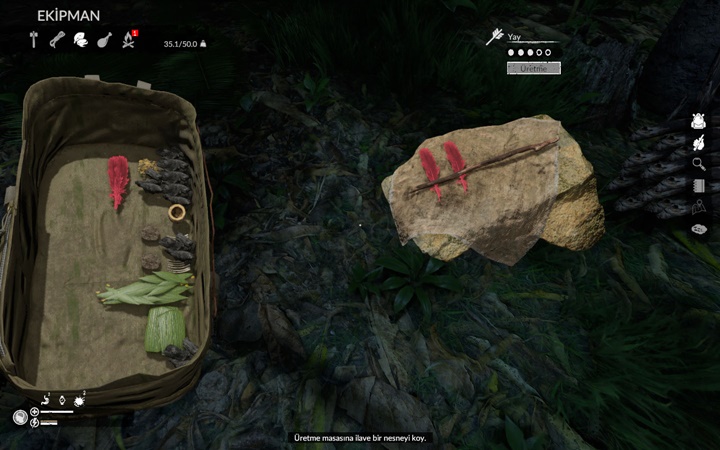720x450 pixels.
Task: Select the green banana leaf bundle
Action: click(146, 291)
